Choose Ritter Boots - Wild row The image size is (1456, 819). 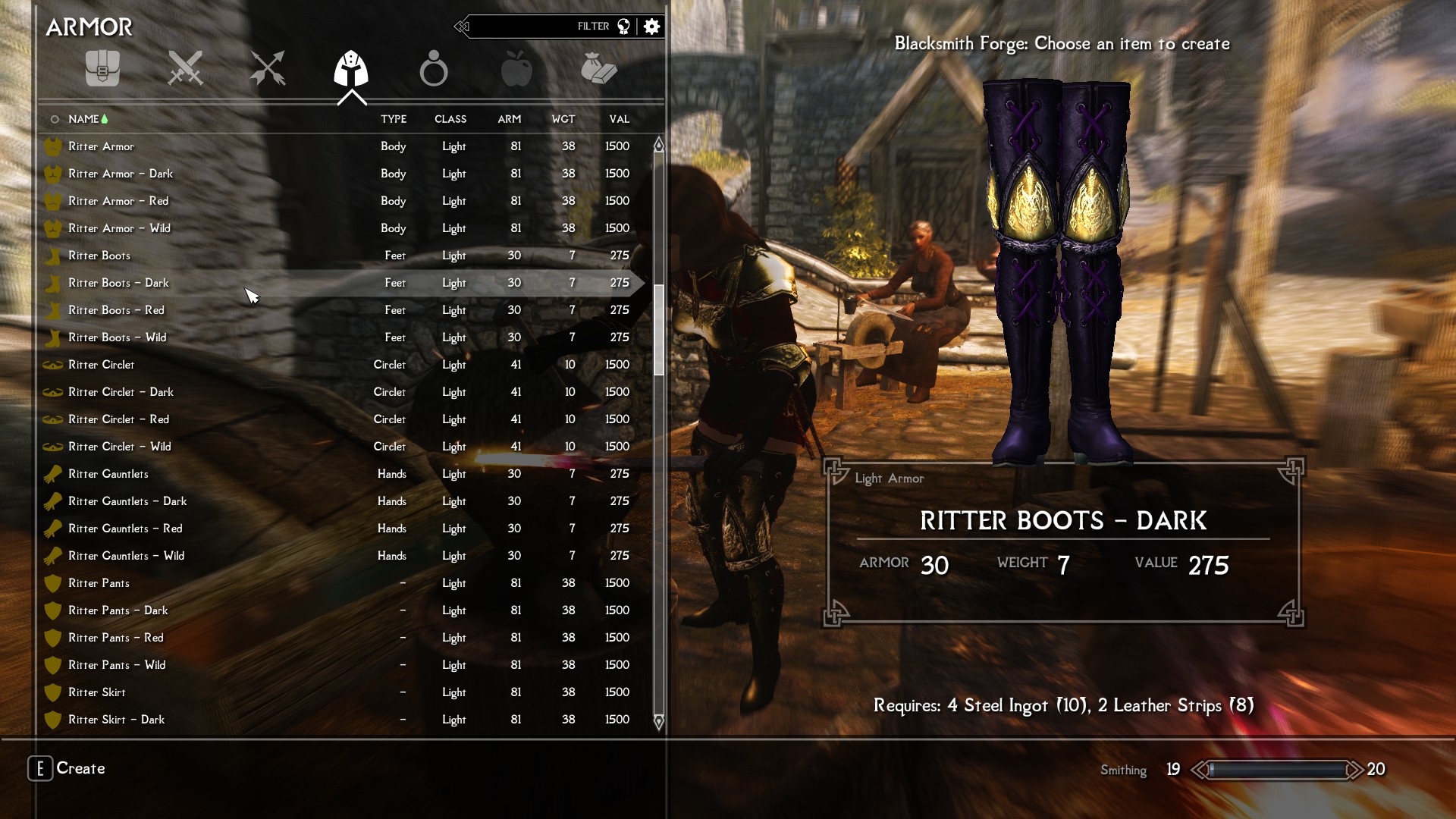coord(117,337)
